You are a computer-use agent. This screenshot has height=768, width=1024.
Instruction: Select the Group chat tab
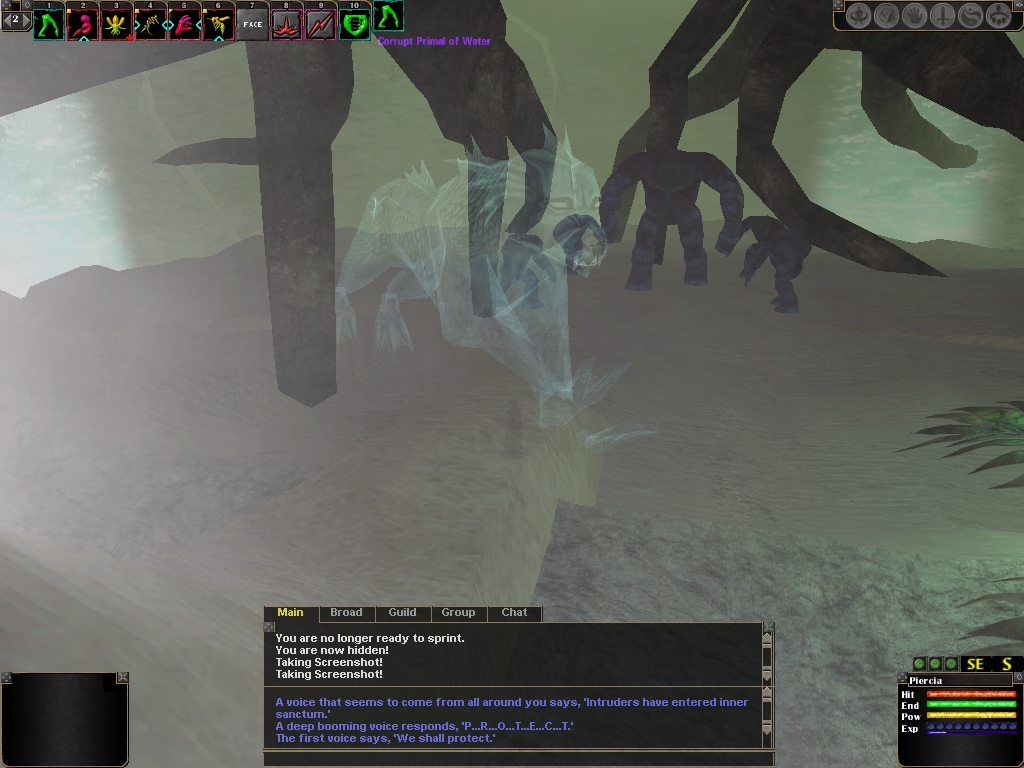tap(458, 613)
